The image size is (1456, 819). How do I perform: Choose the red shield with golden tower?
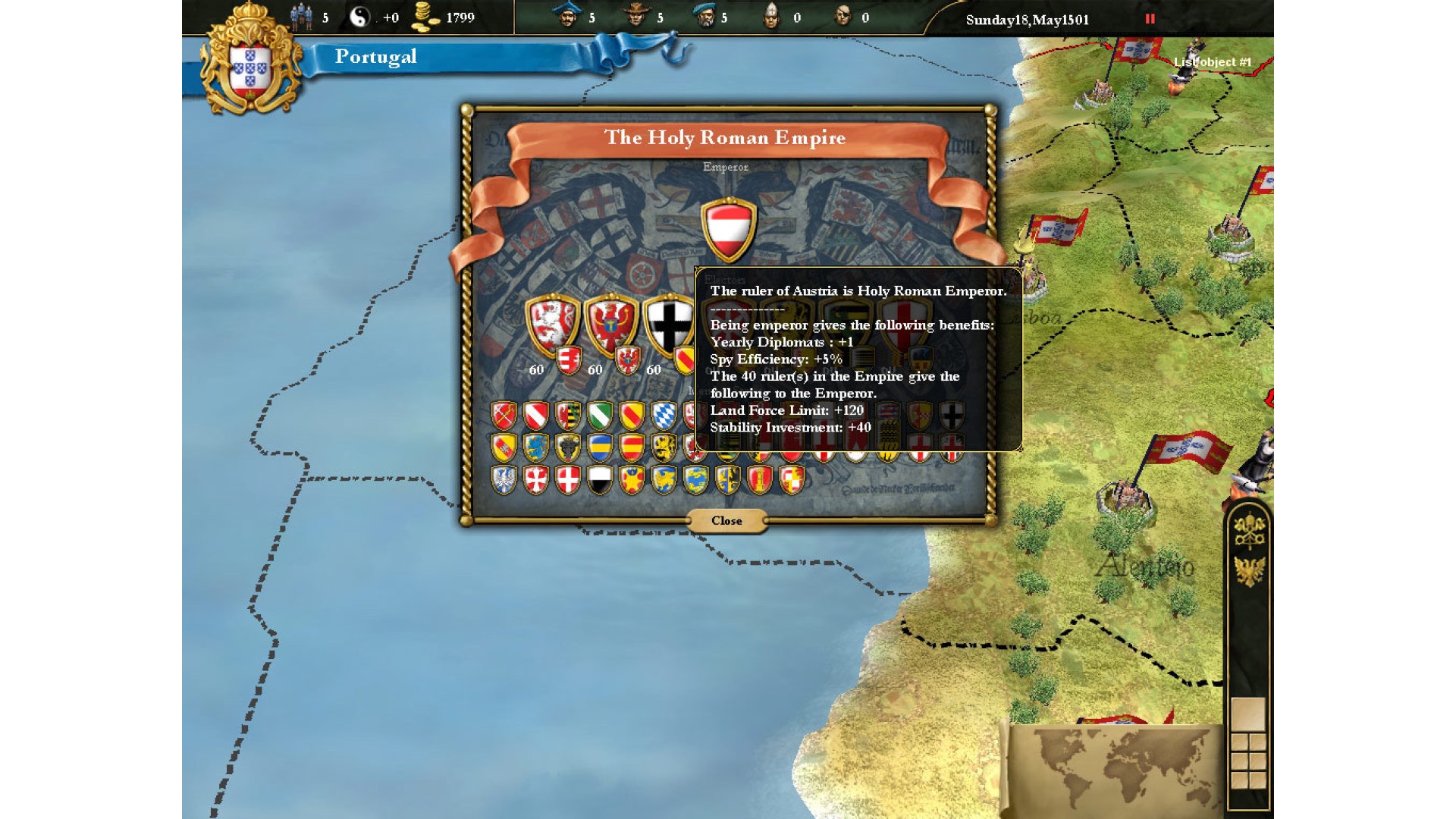tap(759, 480)
